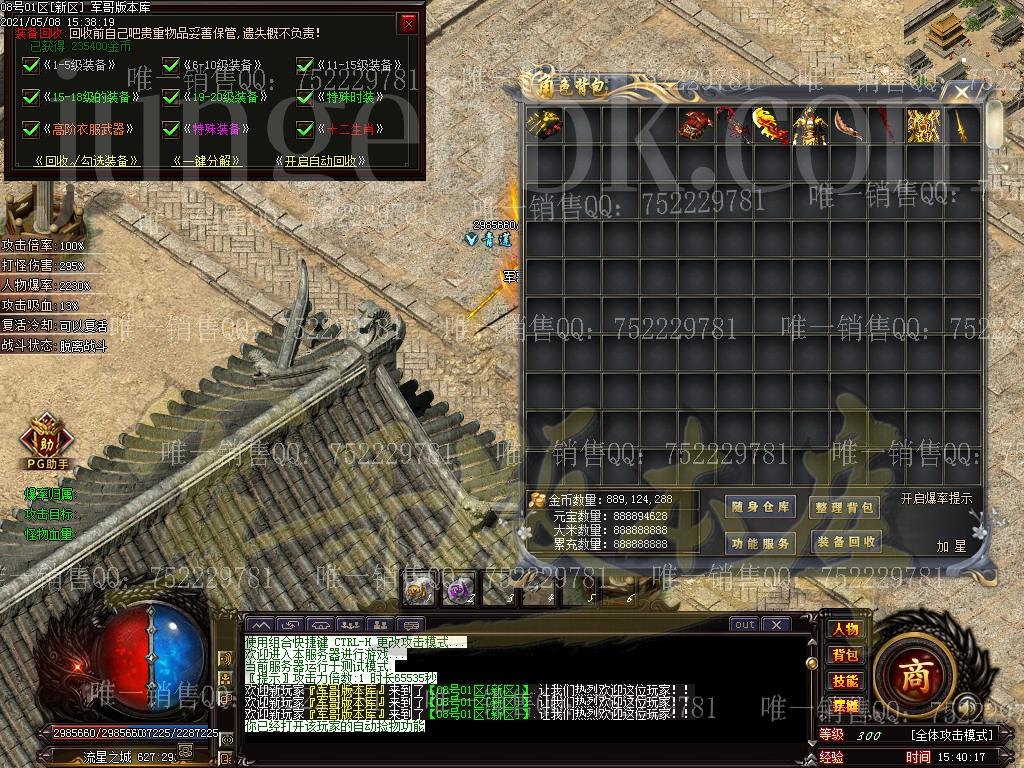Sort the bag with 整理背包
Screen dimensions: 1024x768
click(x=845, y=507)
